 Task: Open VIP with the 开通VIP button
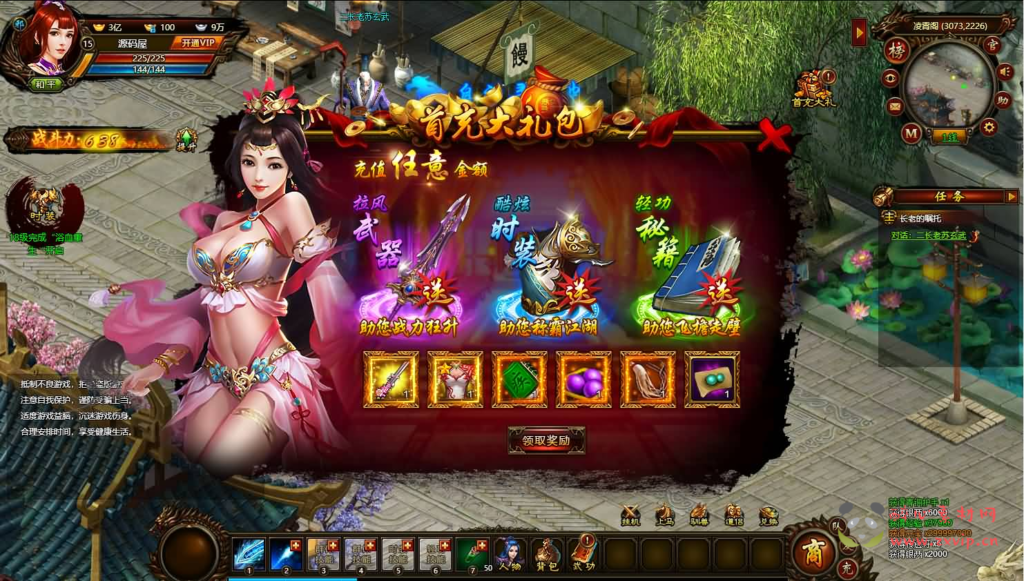click(x=194, y=43)
